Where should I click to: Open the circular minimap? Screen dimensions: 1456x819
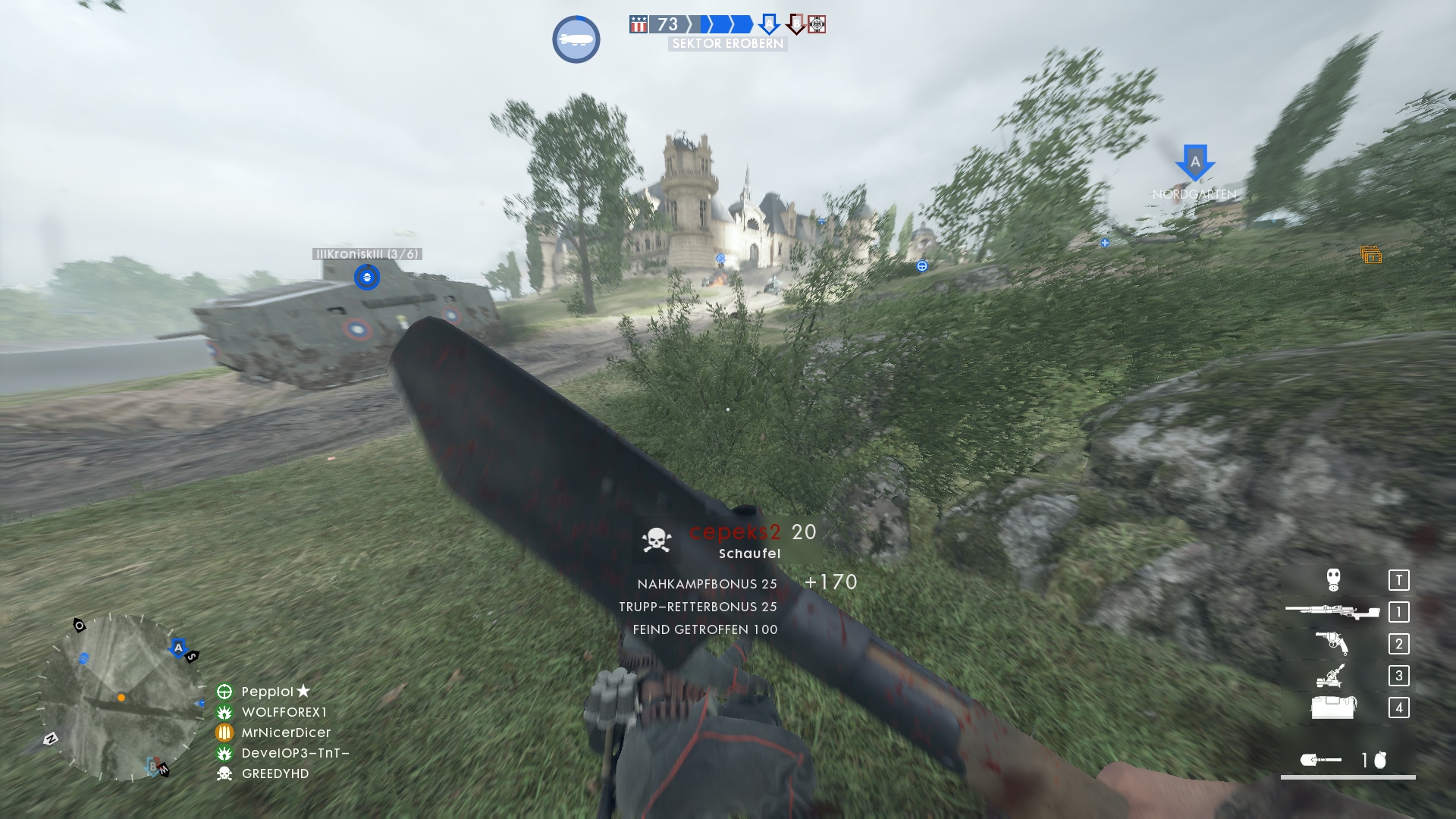click(121, 698)
